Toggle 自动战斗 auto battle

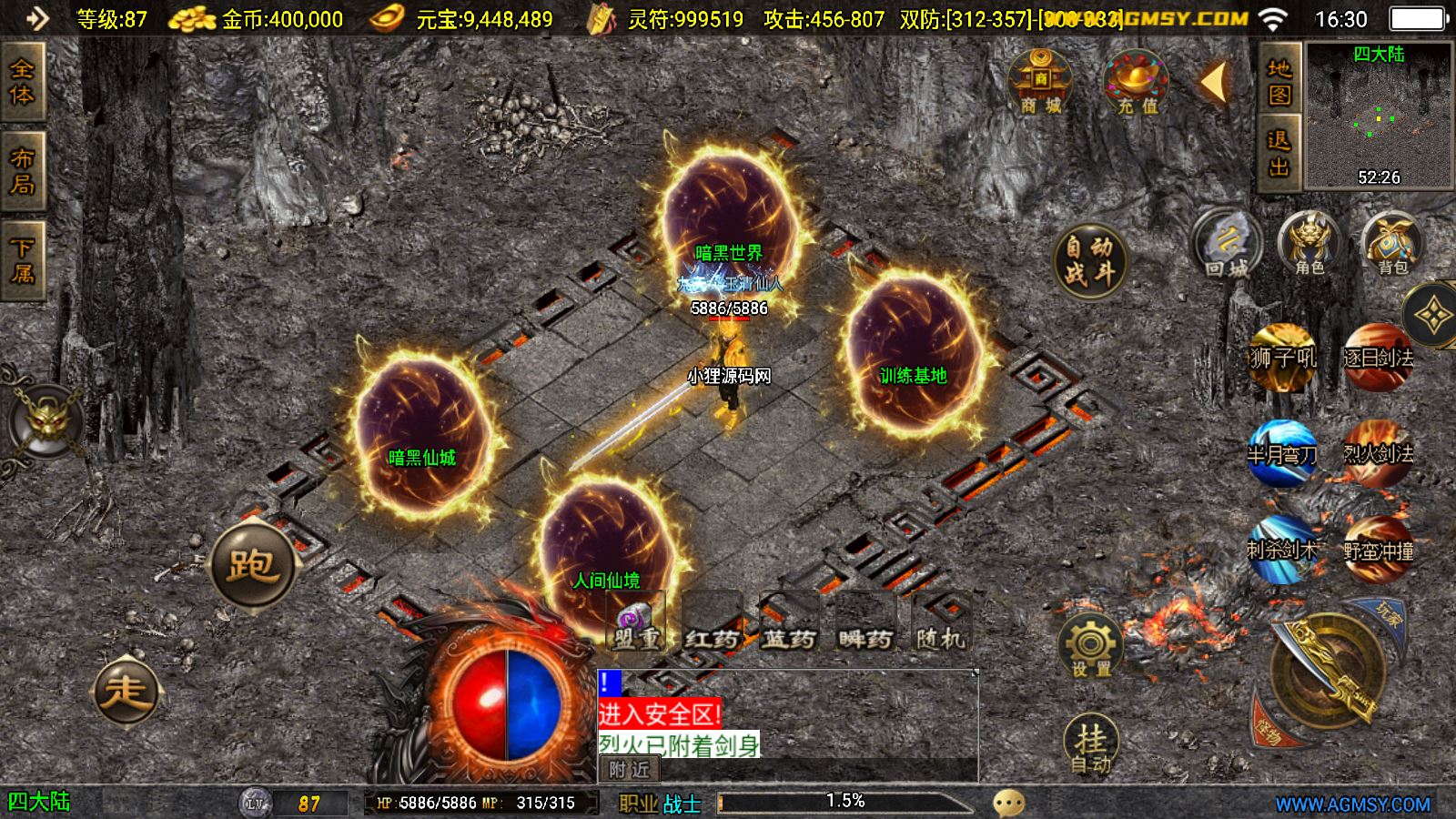[x=1089, y=259]
